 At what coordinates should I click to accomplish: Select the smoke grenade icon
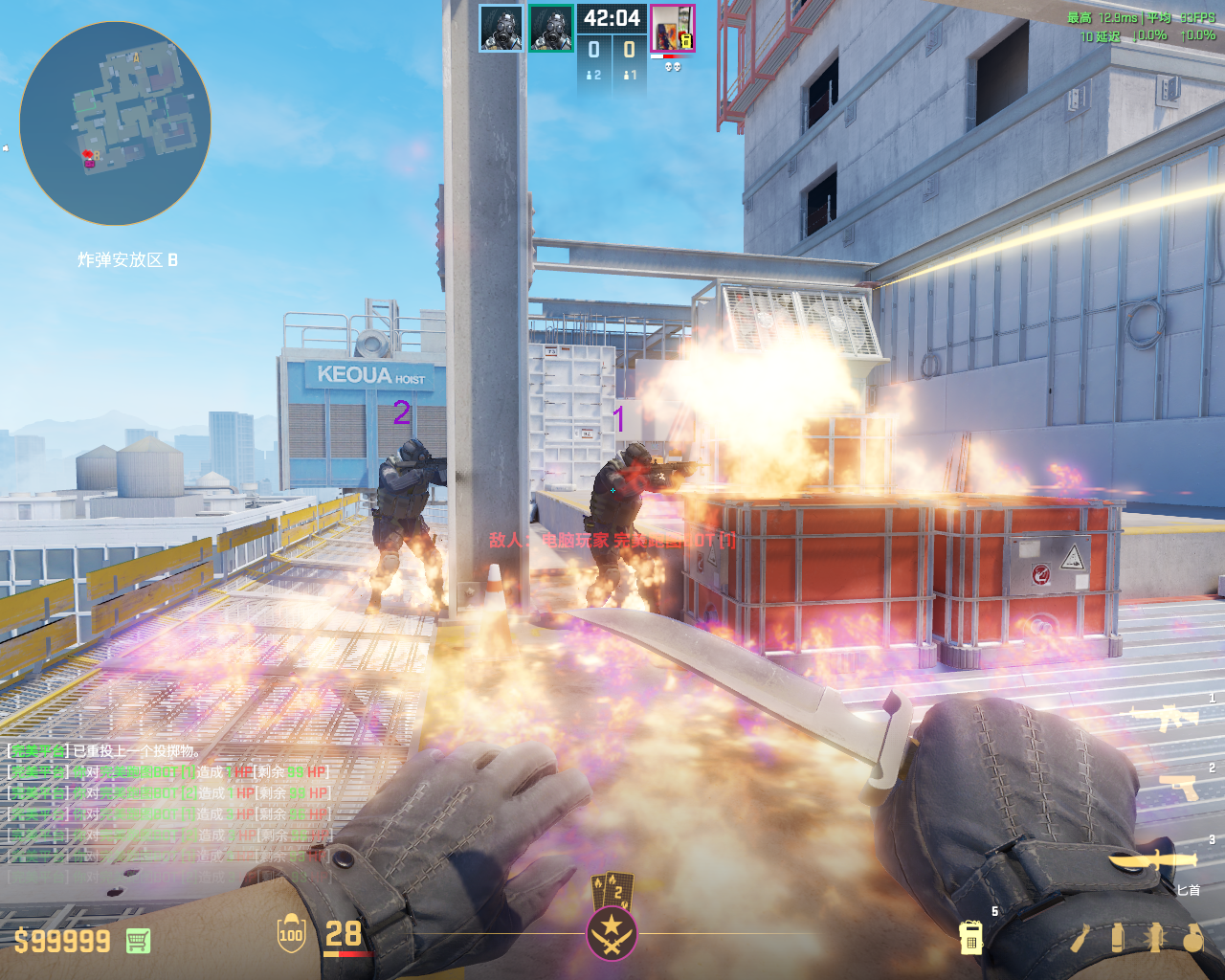coord(1118,938)
